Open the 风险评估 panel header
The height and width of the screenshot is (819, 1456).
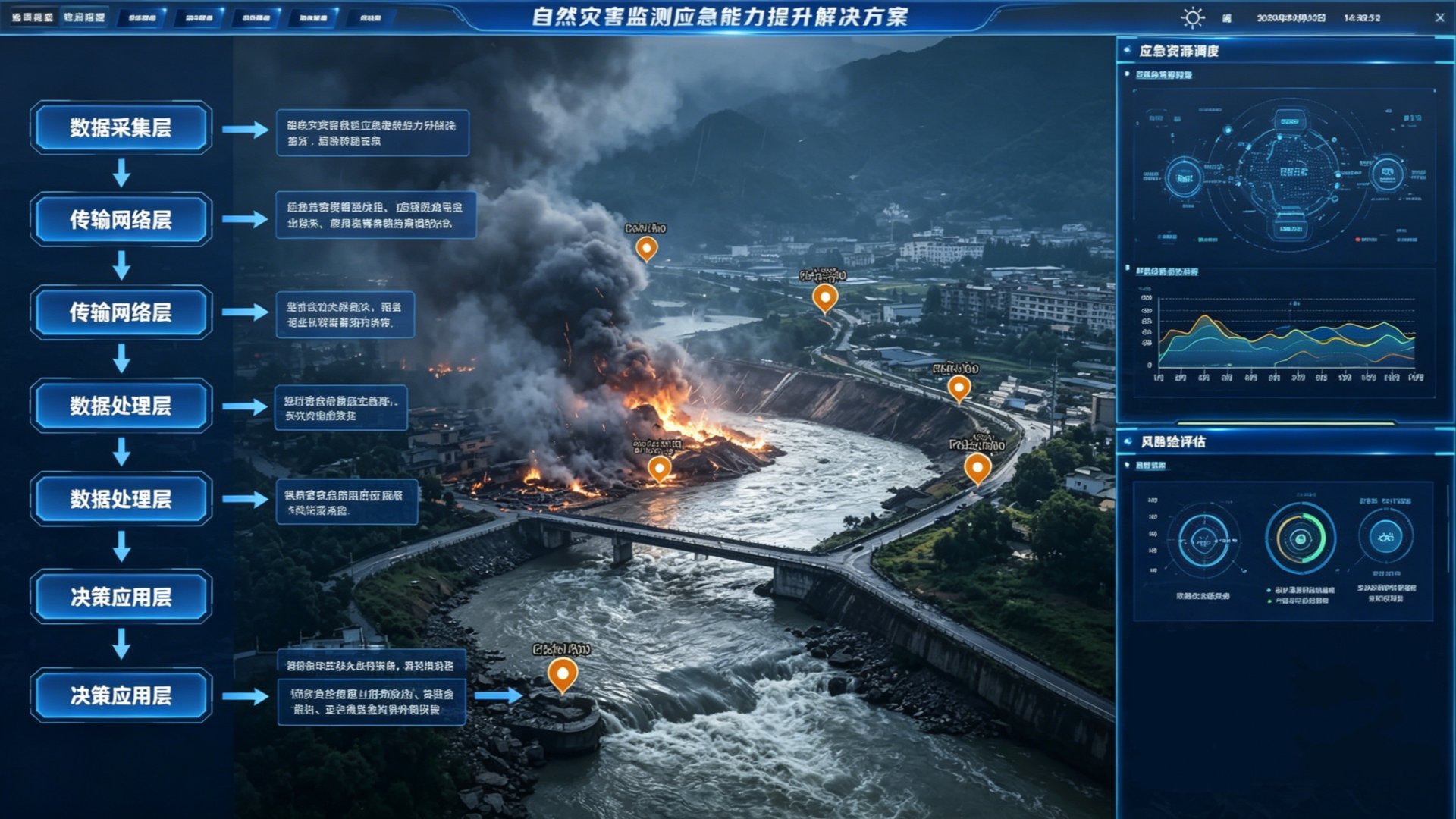[1173, 441]
